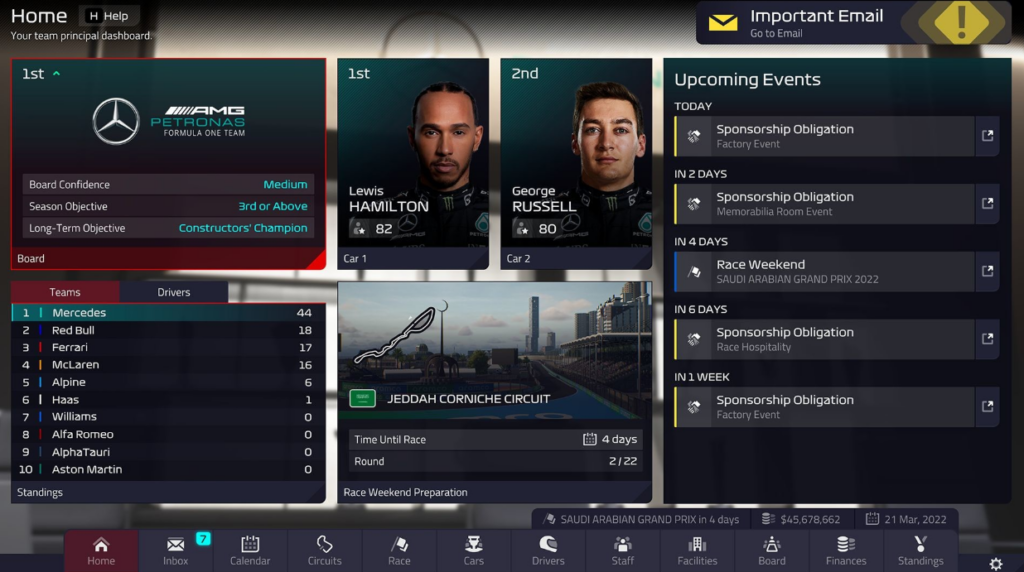Show the Staff screen
This screenshot has width=1024, height=572.
623,550
